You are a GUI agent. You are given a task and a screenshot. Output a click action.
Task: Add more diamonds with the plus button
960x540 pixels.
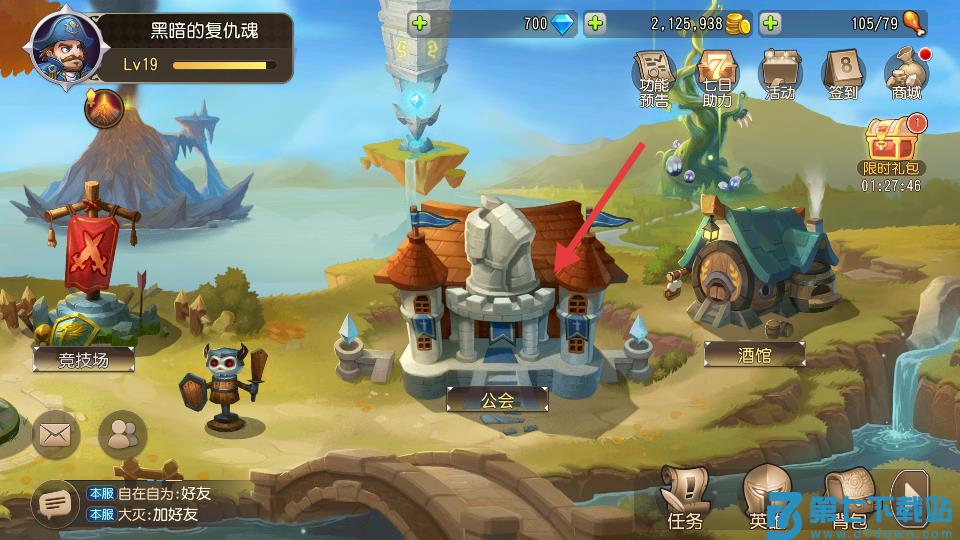(419, 23)
